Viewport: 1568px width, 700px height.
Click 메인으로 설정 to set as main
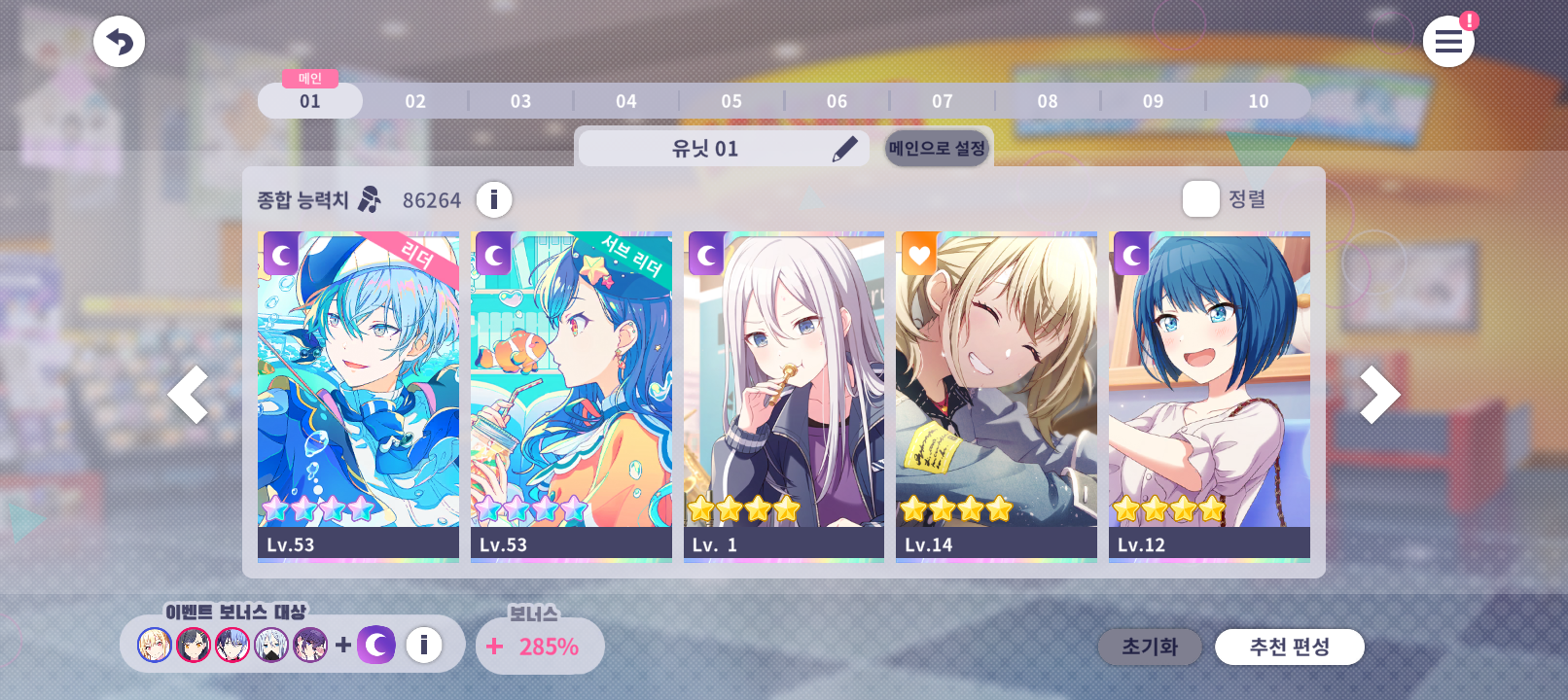937,148
